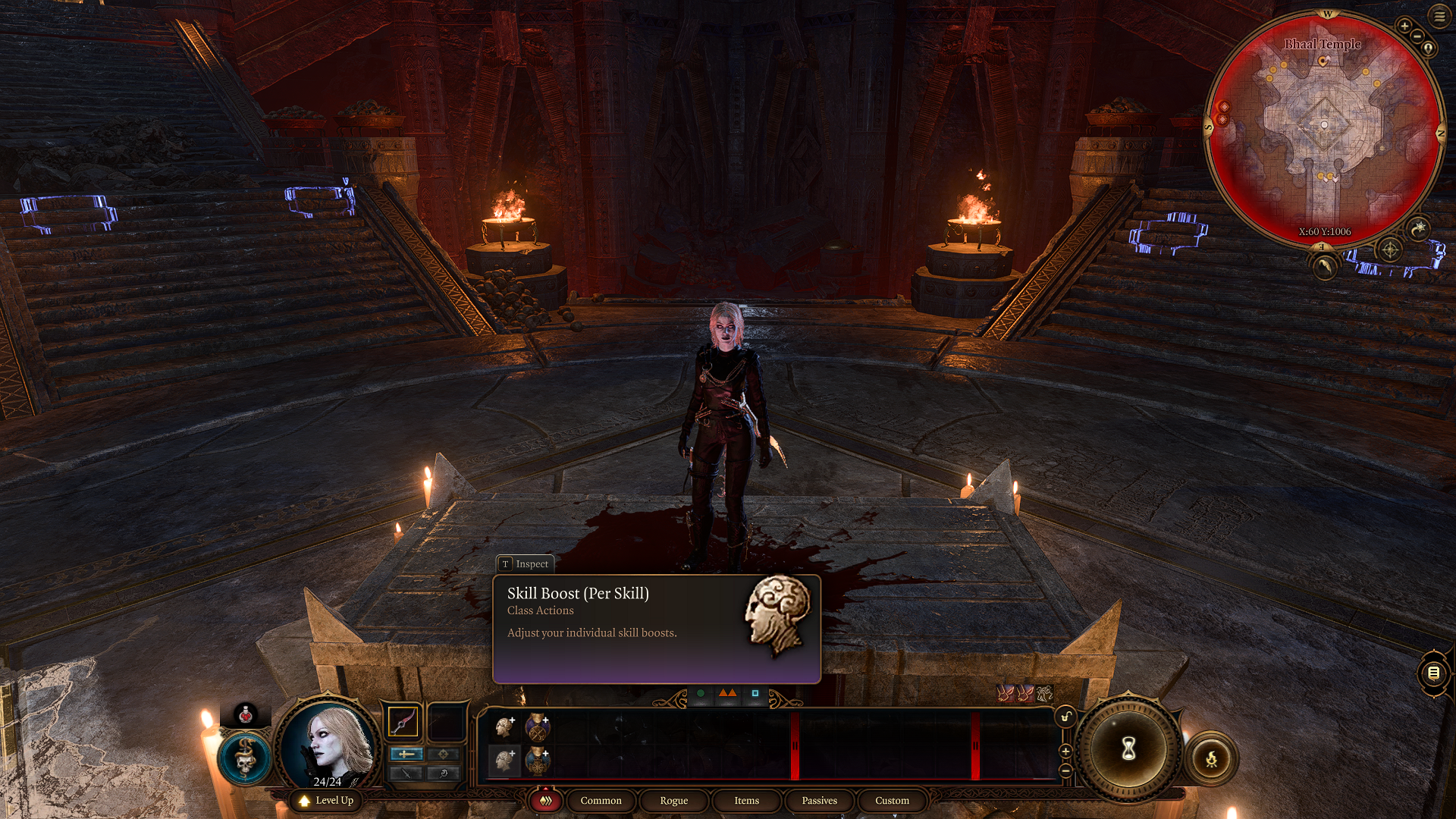The image size is (1456, 819).
Task: Collapse the hotbar using the minus button
Action: (1066, 771)
